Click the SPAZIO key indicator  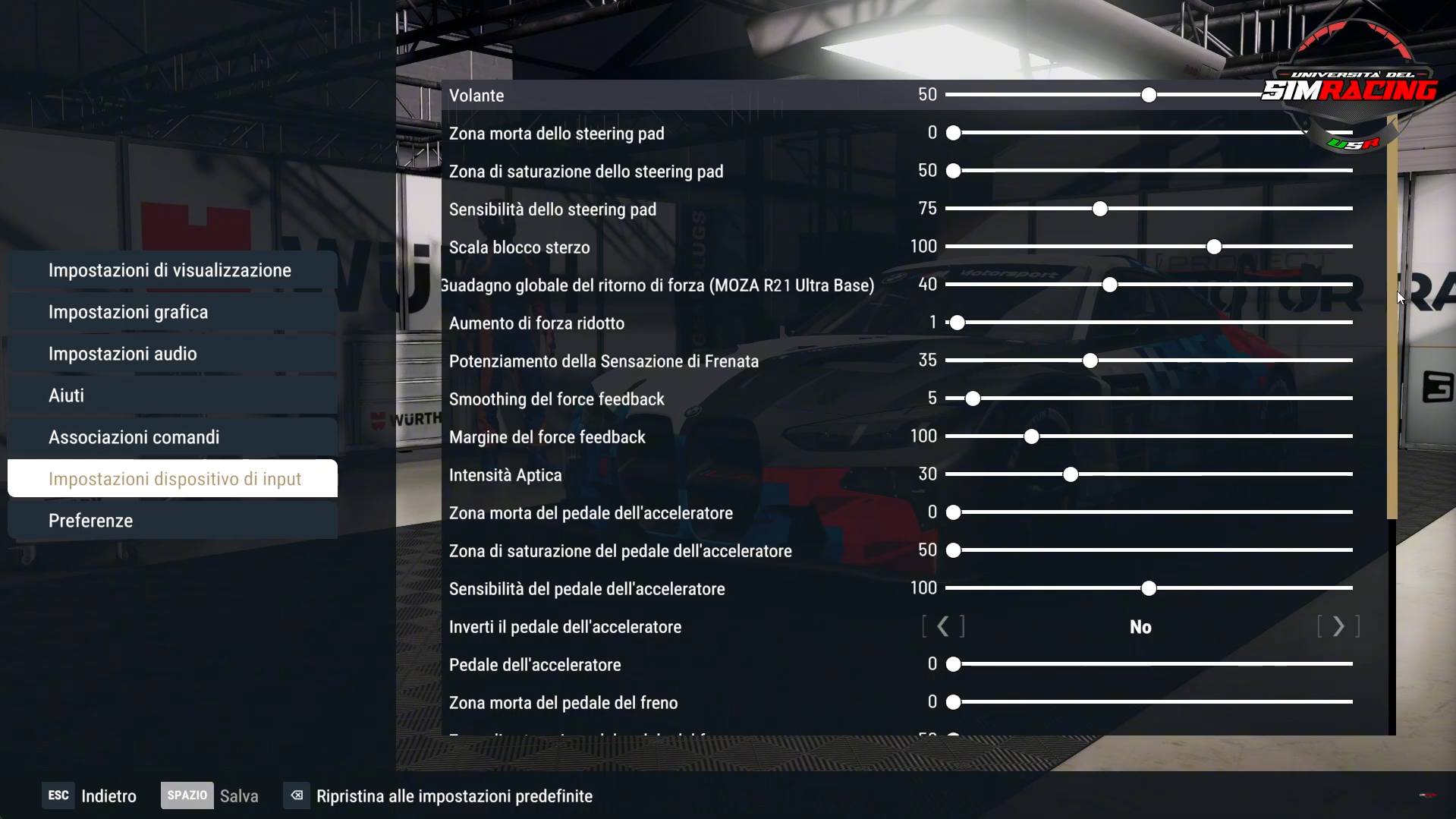[x=187, y=795]
